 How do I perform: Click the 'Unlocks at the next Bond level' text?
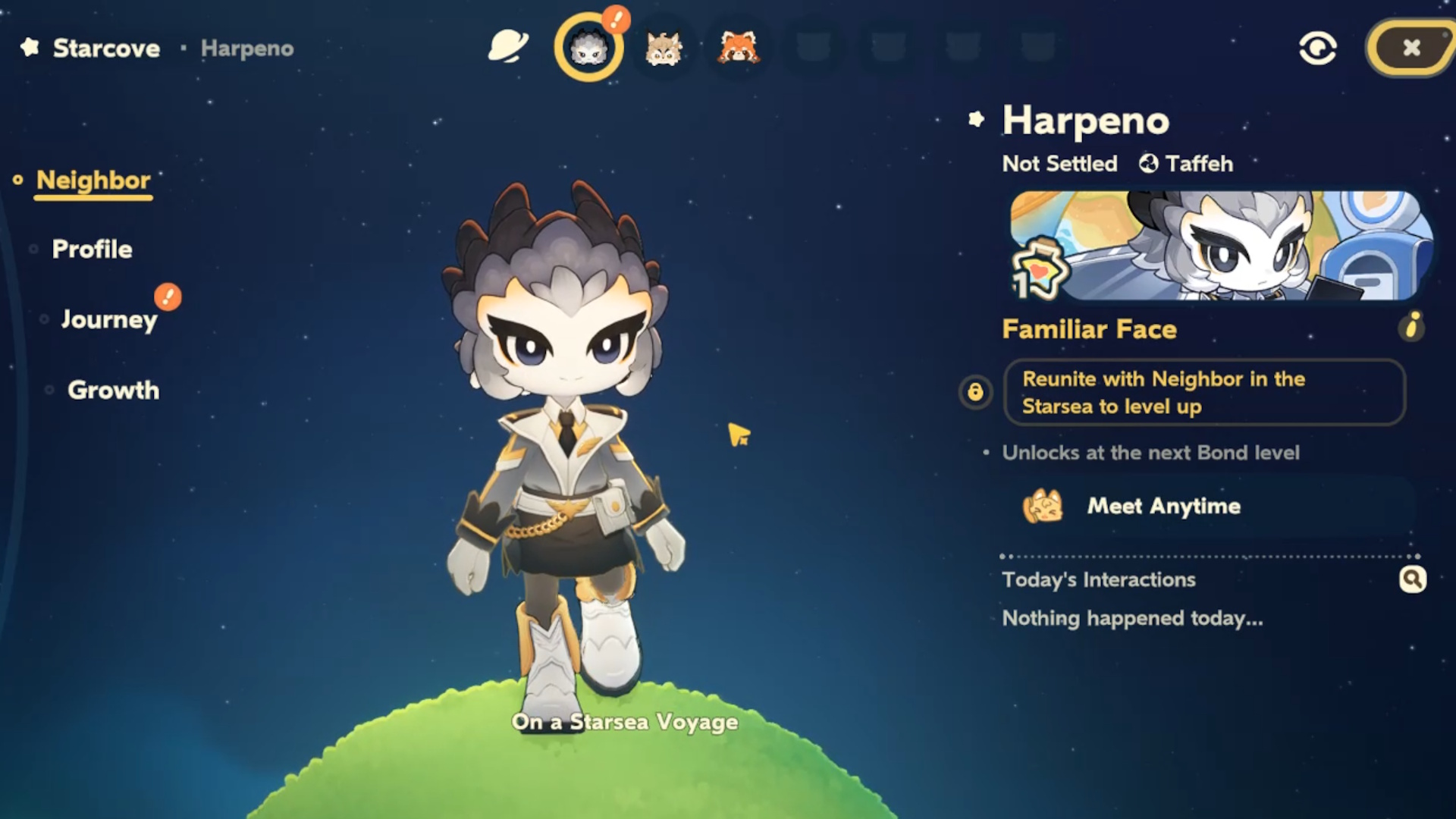(x=1151, y=453)
